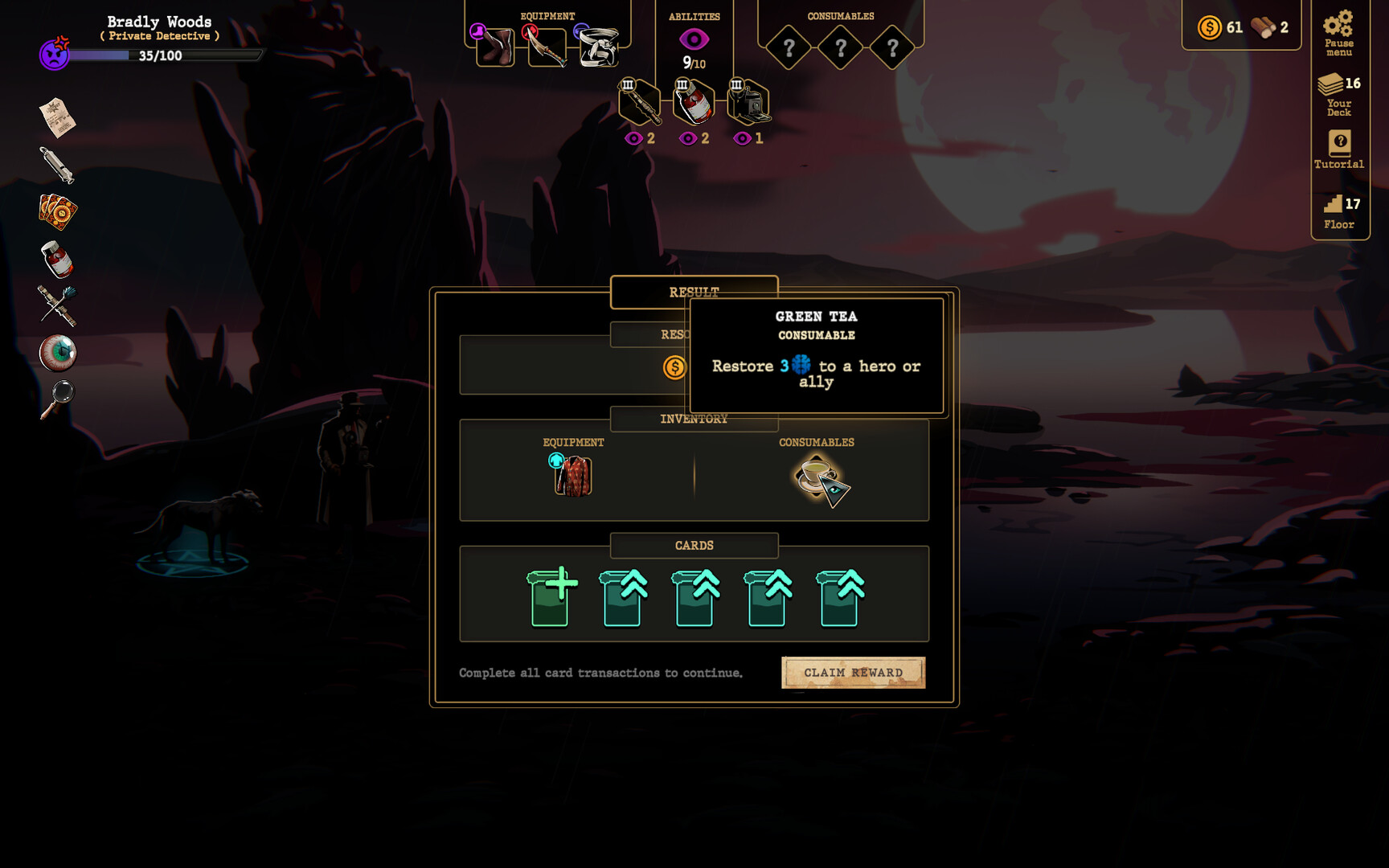1389x868 pixels.
Task: Open the Tutorial panel
Action: click(1338, 153)
